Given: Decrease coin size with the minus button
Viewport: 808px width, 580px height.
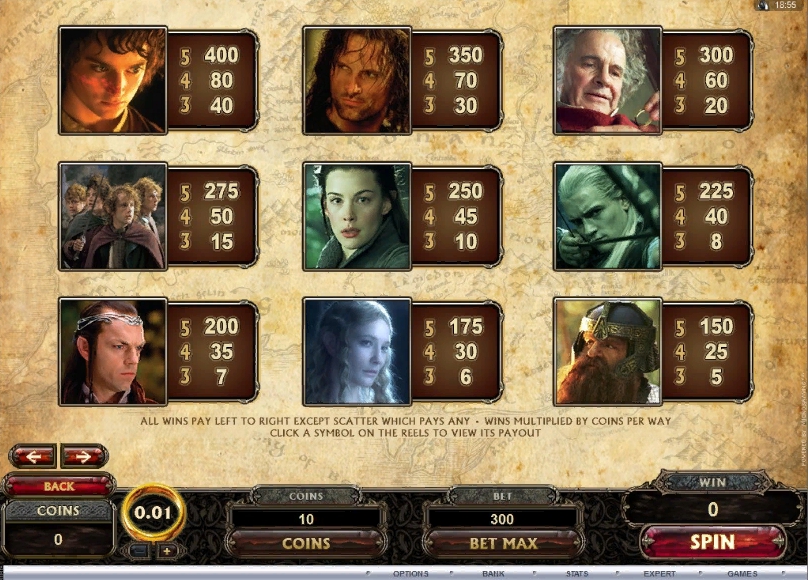Looking at the screenshot, I should pos(141,550).
